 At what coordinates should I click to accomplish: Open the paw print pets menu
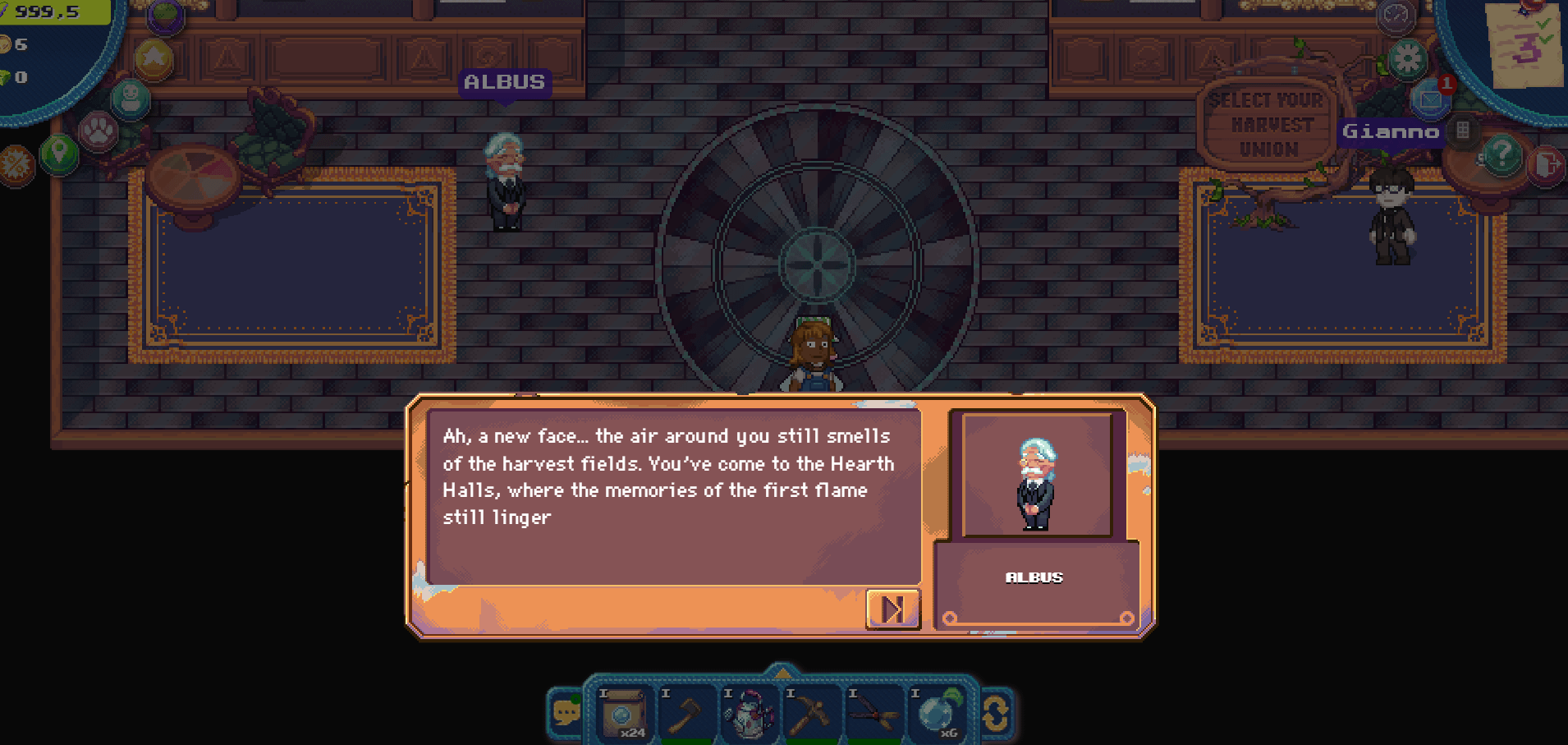(x=98, y=131)
